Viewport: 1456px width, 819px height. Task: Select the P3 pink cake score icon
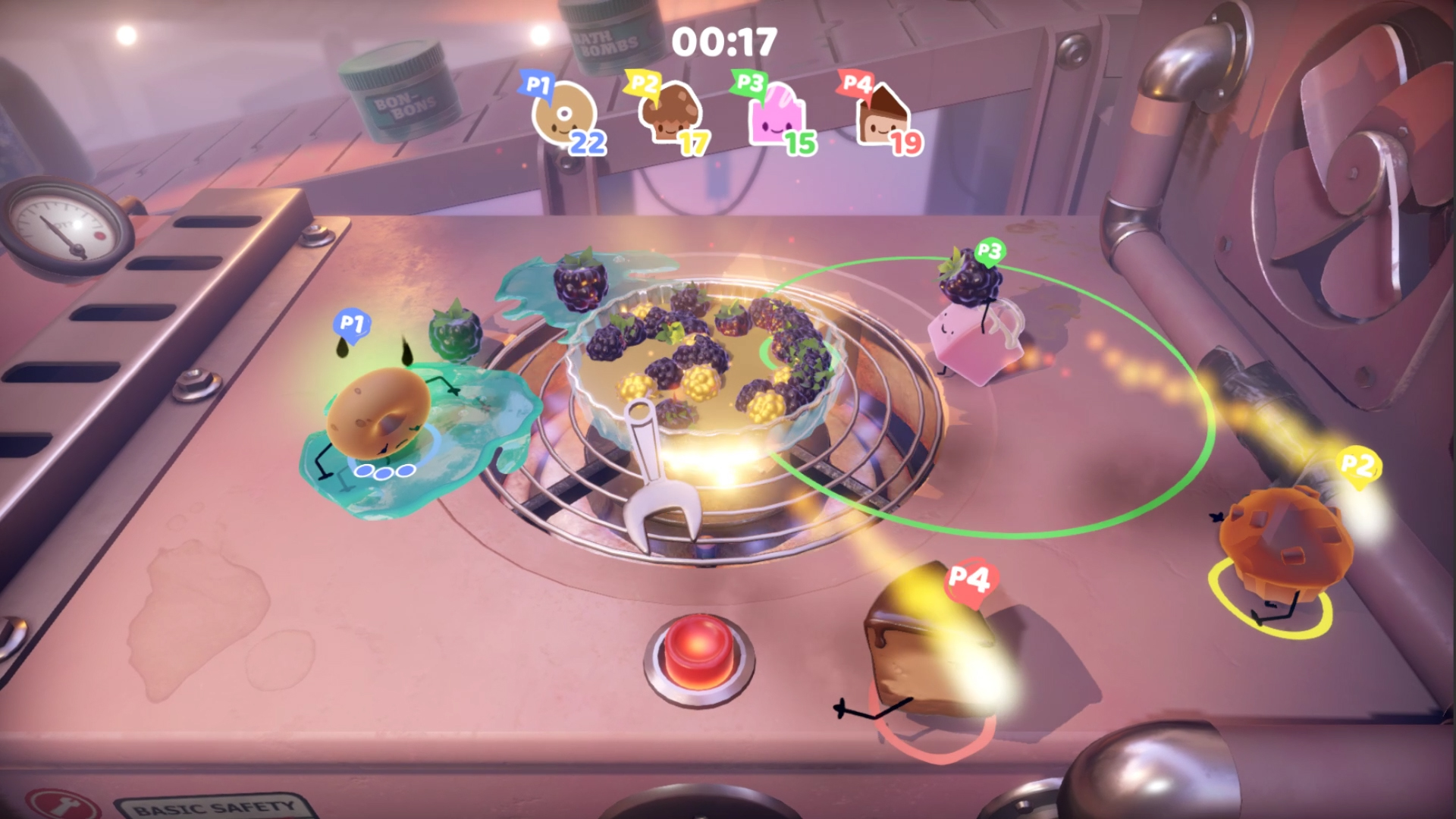(777, 115)
